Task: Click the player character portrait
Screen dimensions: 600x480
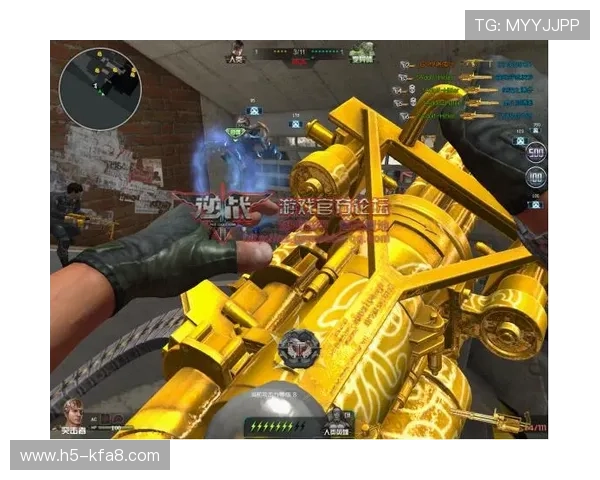Action: 71,412
